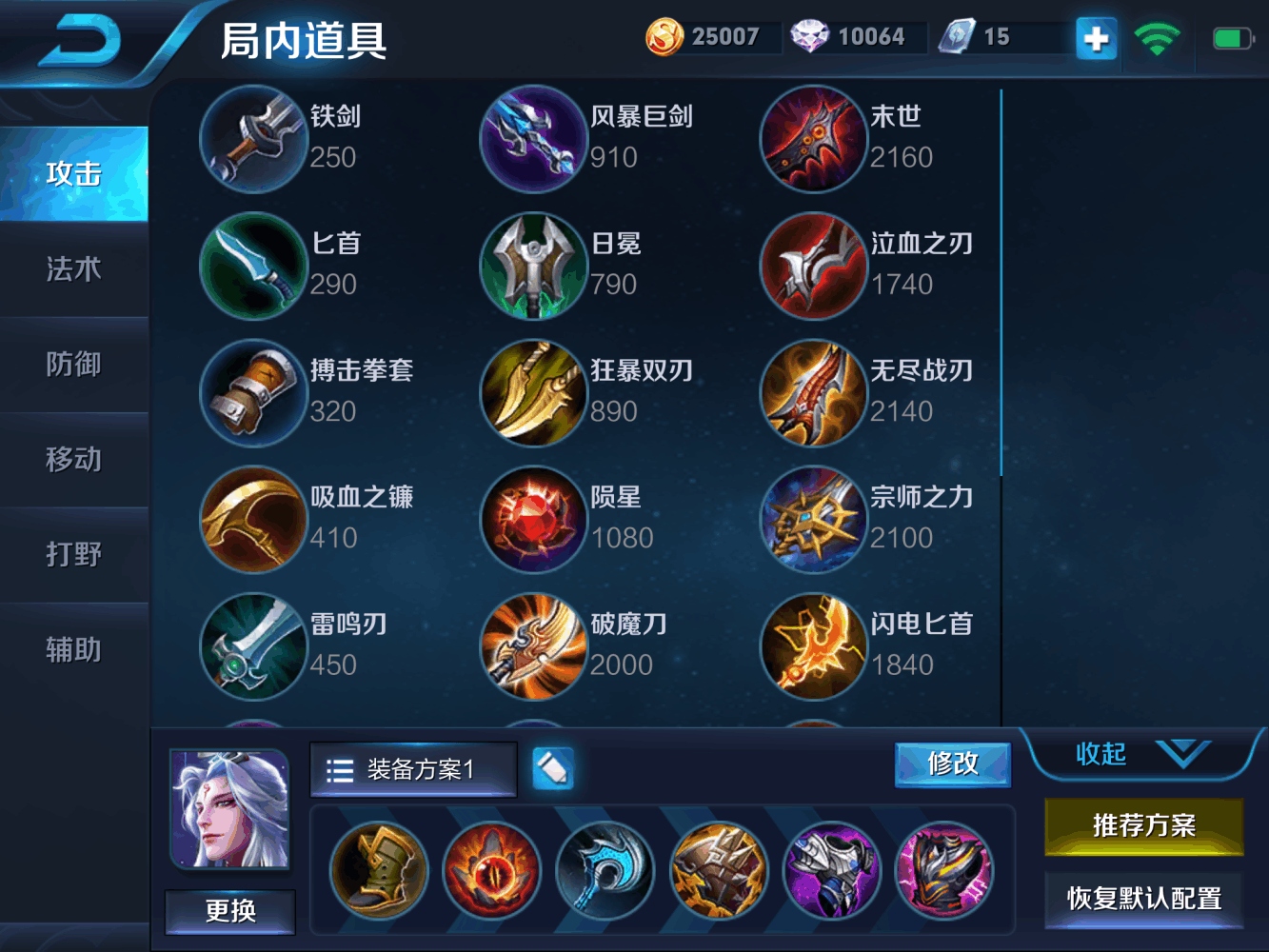Screen dimensions: 1269x952
Task: Click the 破魔刀 item icon
Action: [x=533, y=647]
